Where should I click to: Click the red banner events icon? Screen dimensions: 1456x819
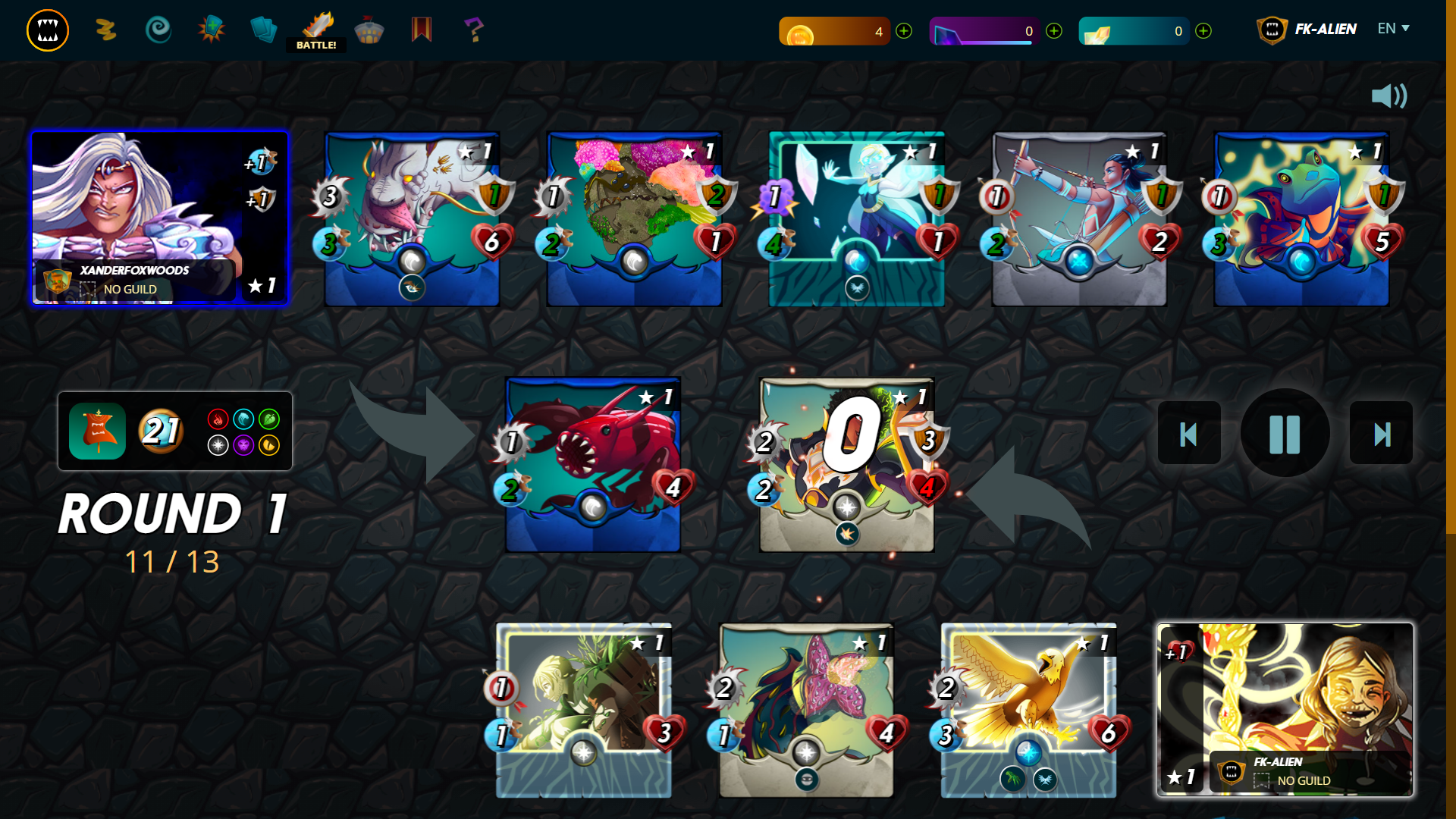pos(422,30)
